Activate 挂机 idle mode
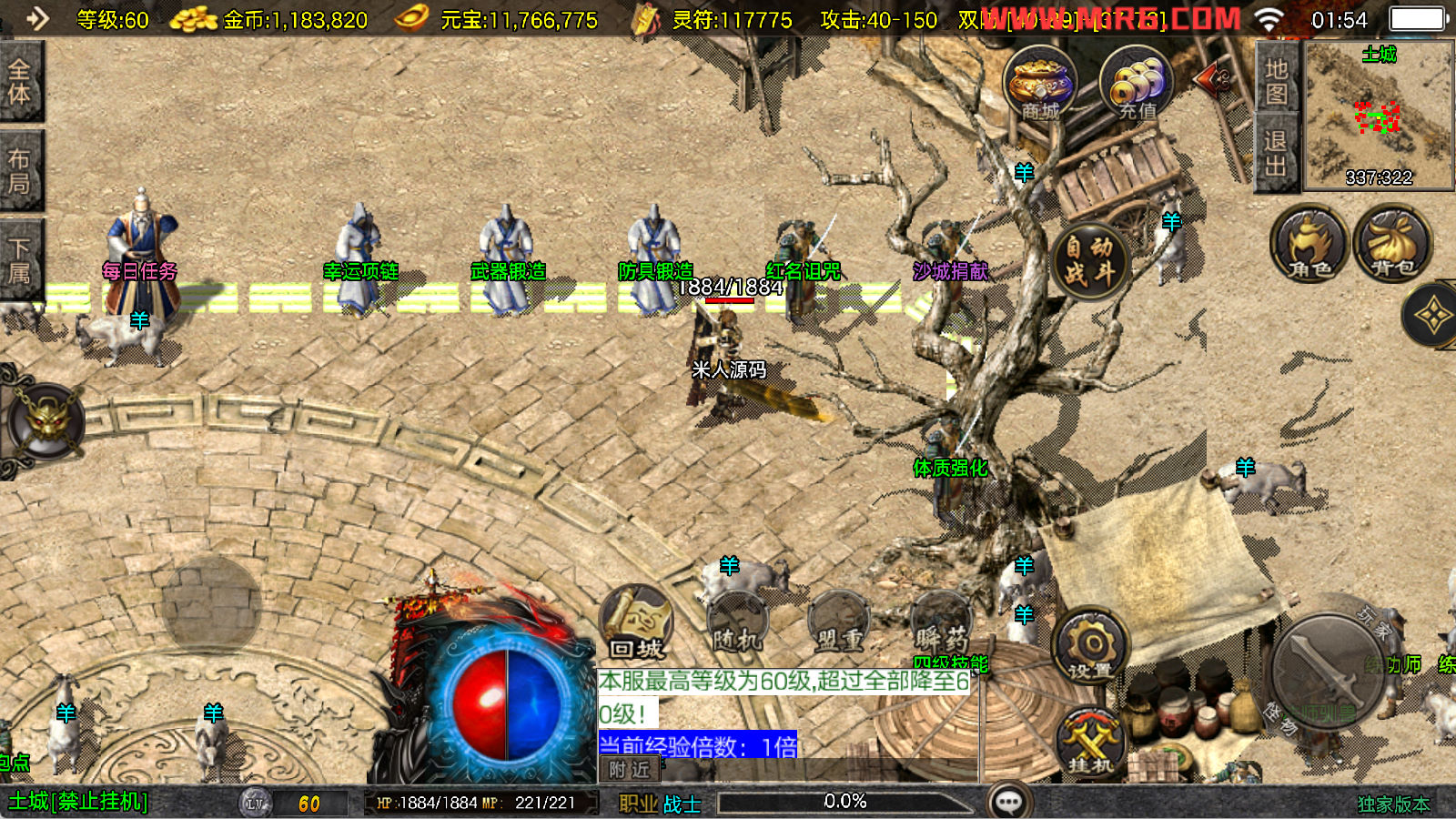 pos(1089,743)
